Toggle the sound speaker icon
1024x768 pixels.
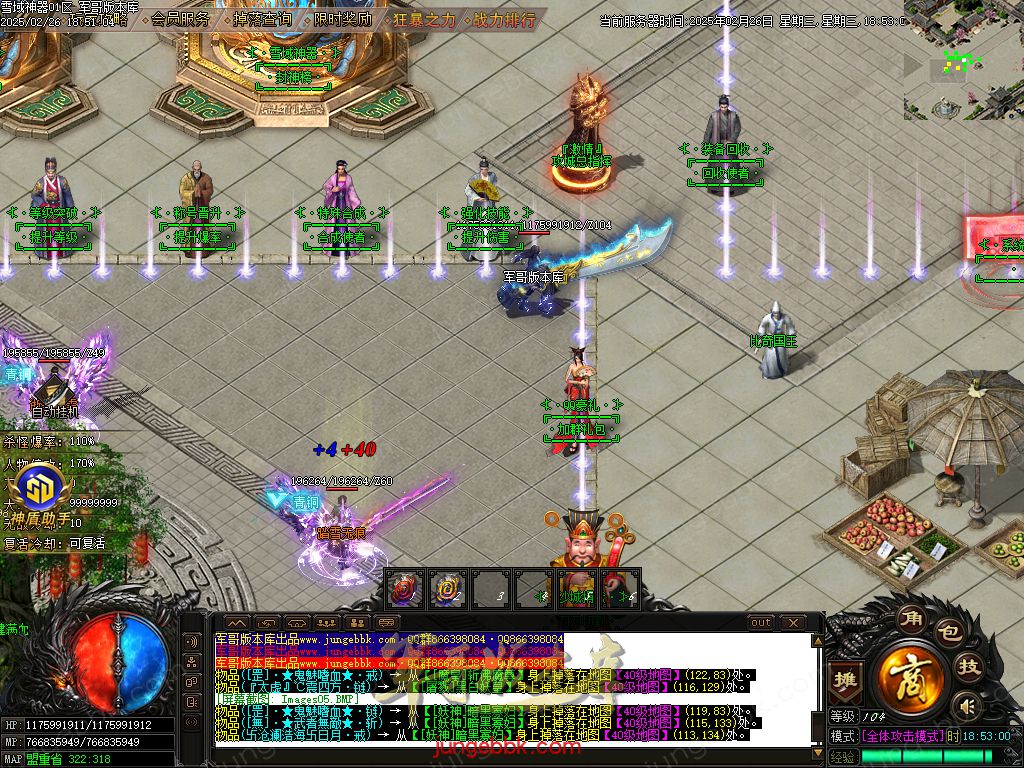(x=966, y=707)
